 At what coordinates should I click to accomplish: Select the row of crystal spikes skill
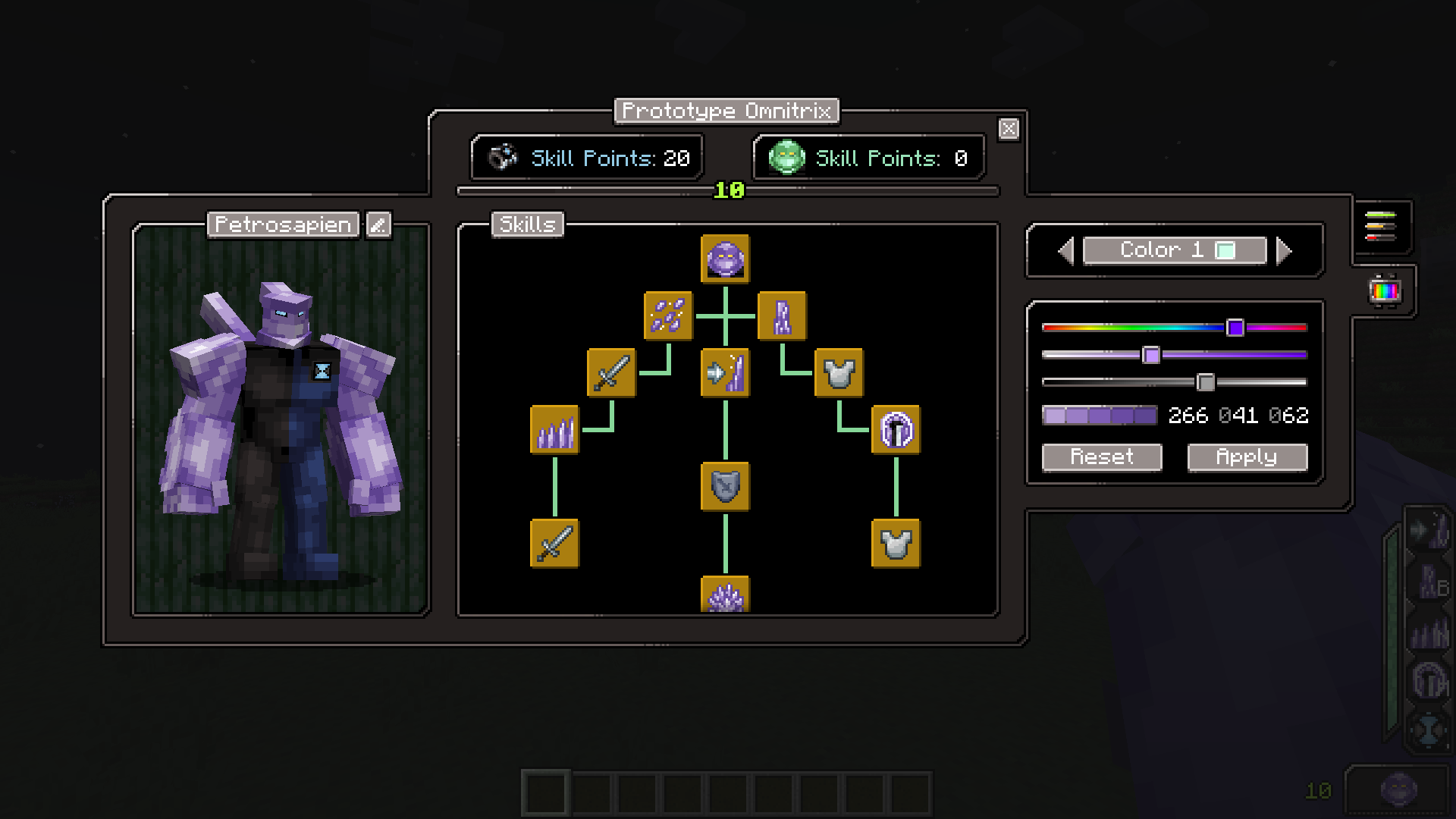click(554, 430)
